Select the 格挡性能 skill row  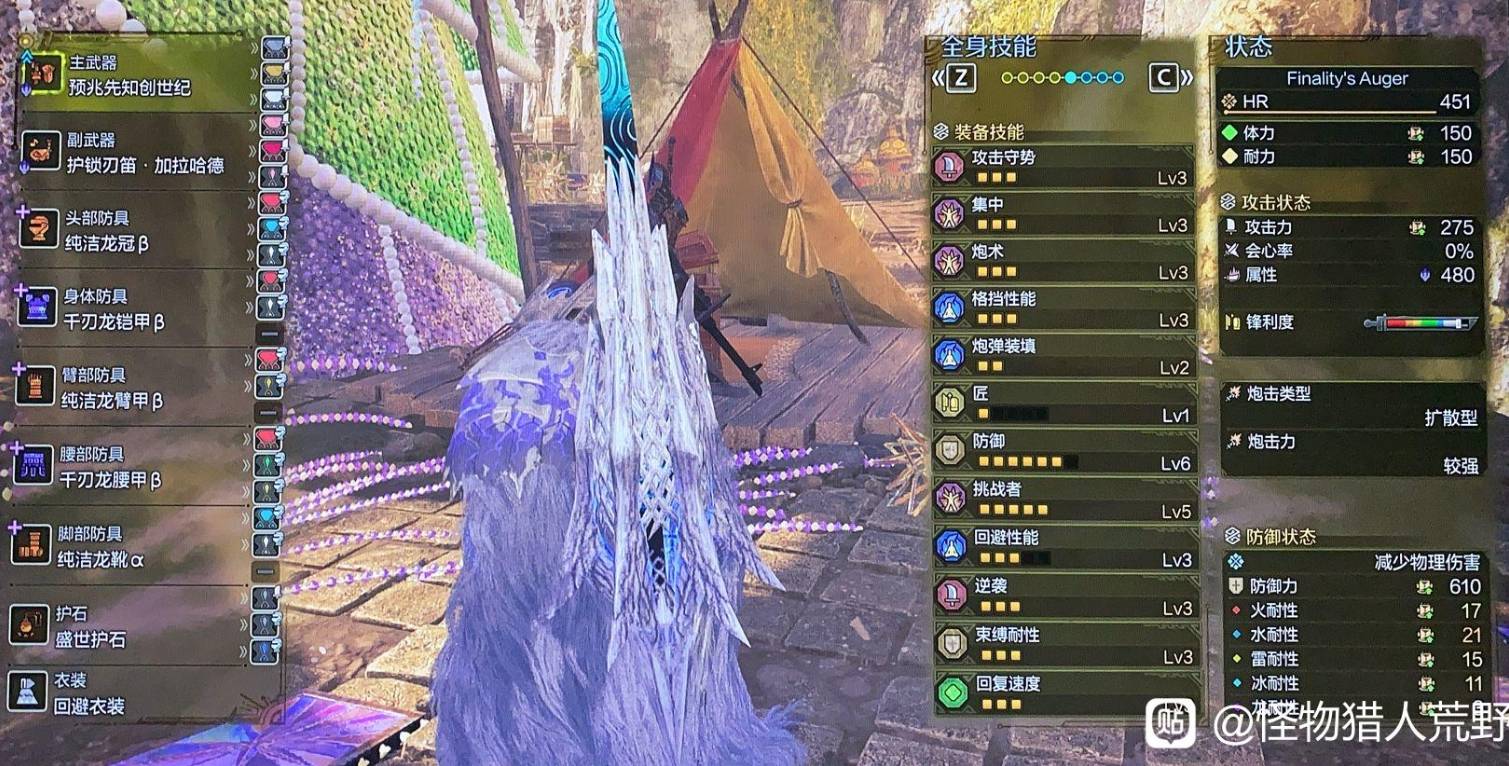coord(1064,309)
